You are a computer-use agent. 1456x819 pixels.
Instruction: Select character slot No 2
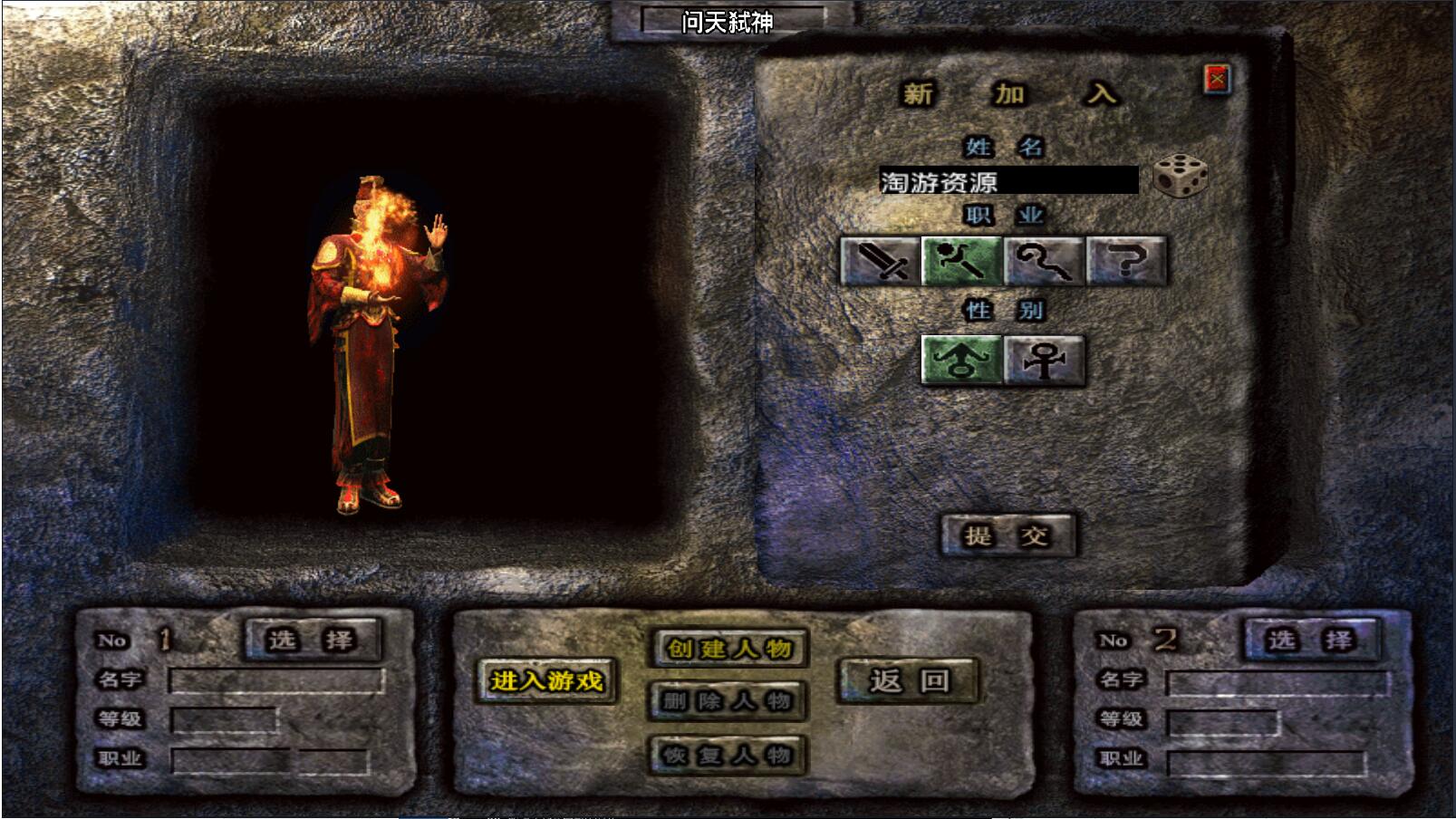pyautogui.click(x=1311, y=640)
